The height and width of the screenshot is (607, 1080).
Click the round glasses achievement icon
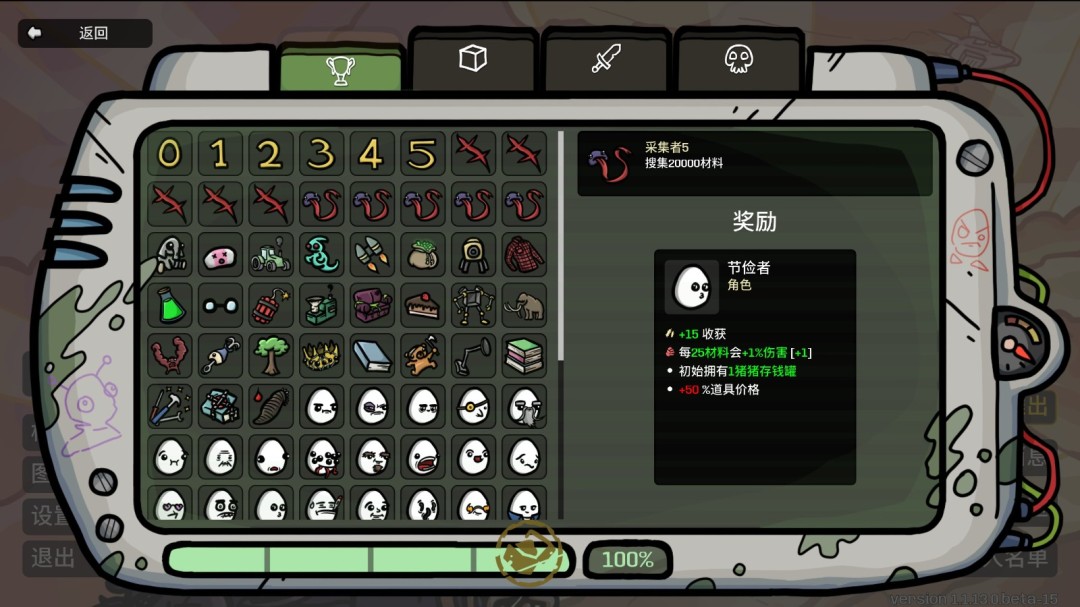[220, 305]
